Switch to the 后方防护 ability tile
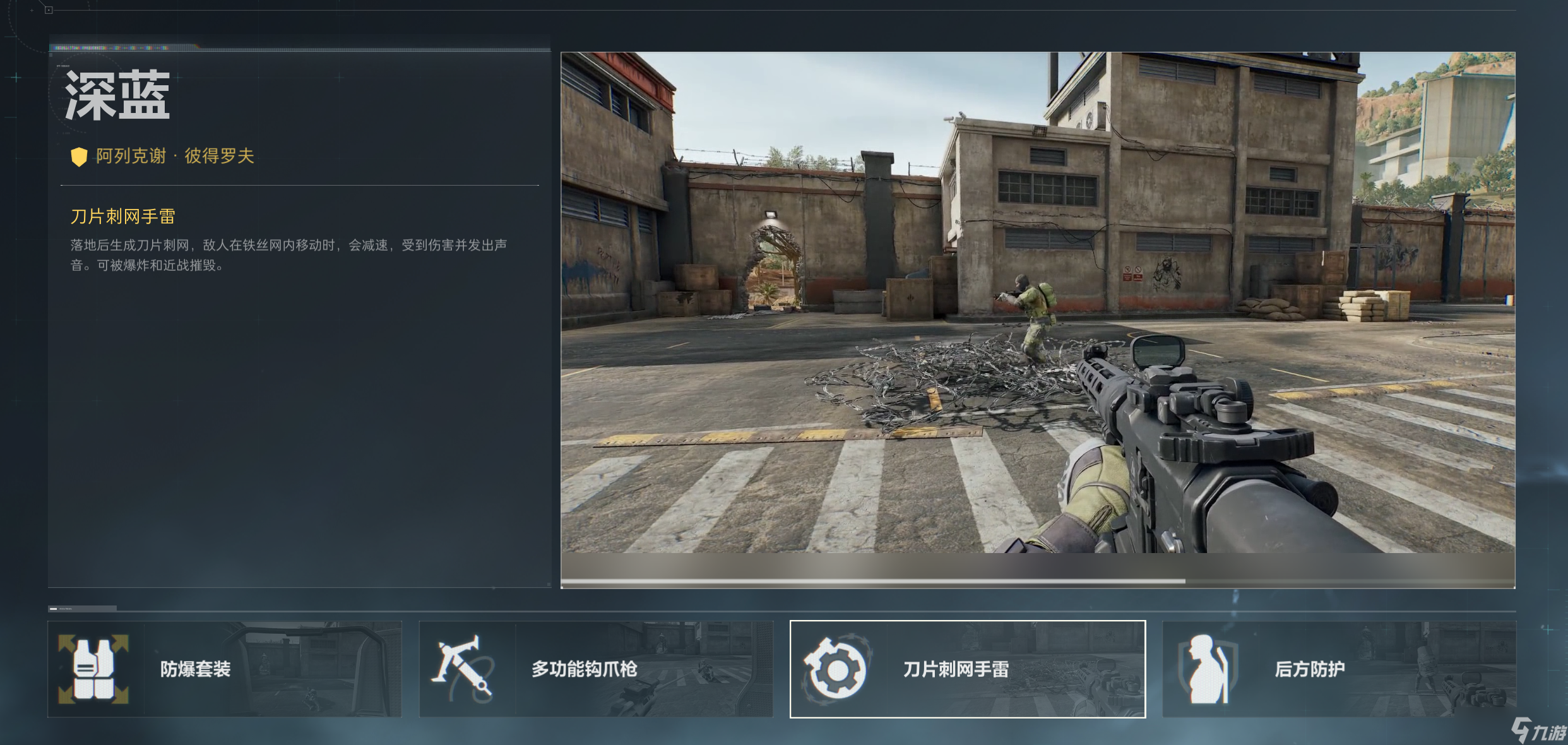The height and width of the screenshot is (745, 1568). pyautogui.click(x=1339, y=669)
